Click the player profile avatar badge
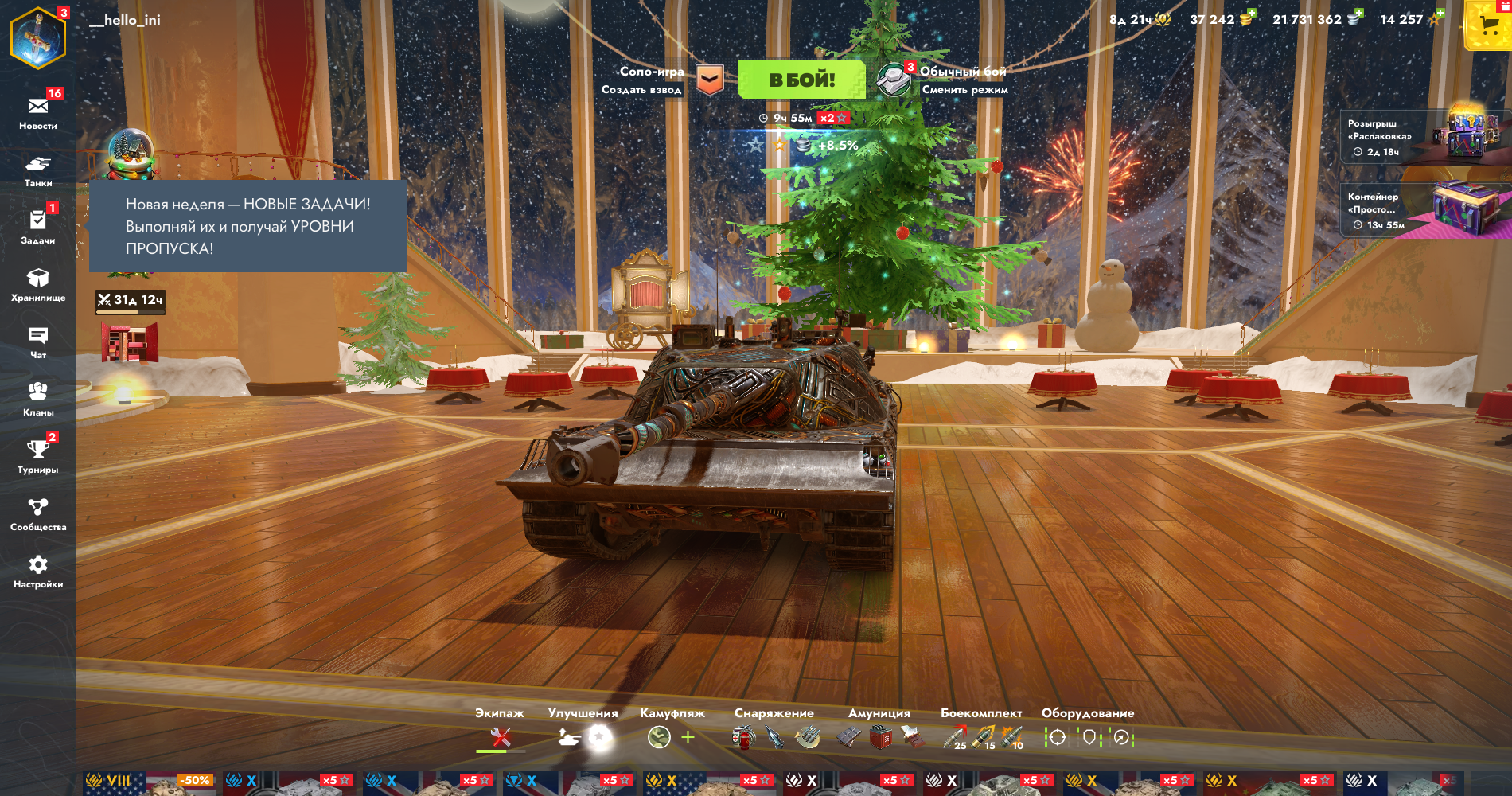Screen dimensions: 1512x796 [x=37, y=38]
